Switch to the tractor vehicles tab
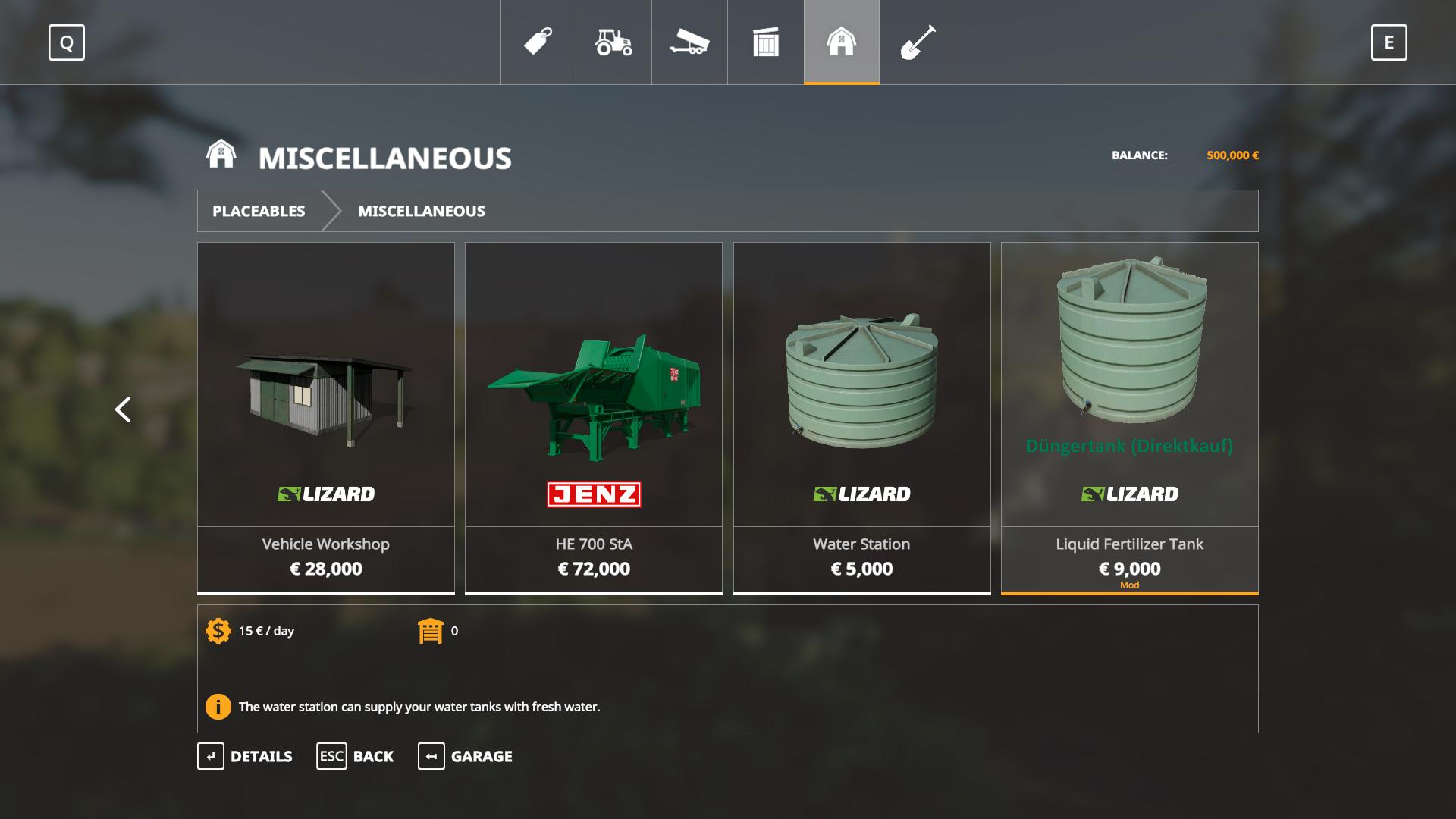Image resolution: width=1456 pixels, height=819 pixels. (613, 42)
